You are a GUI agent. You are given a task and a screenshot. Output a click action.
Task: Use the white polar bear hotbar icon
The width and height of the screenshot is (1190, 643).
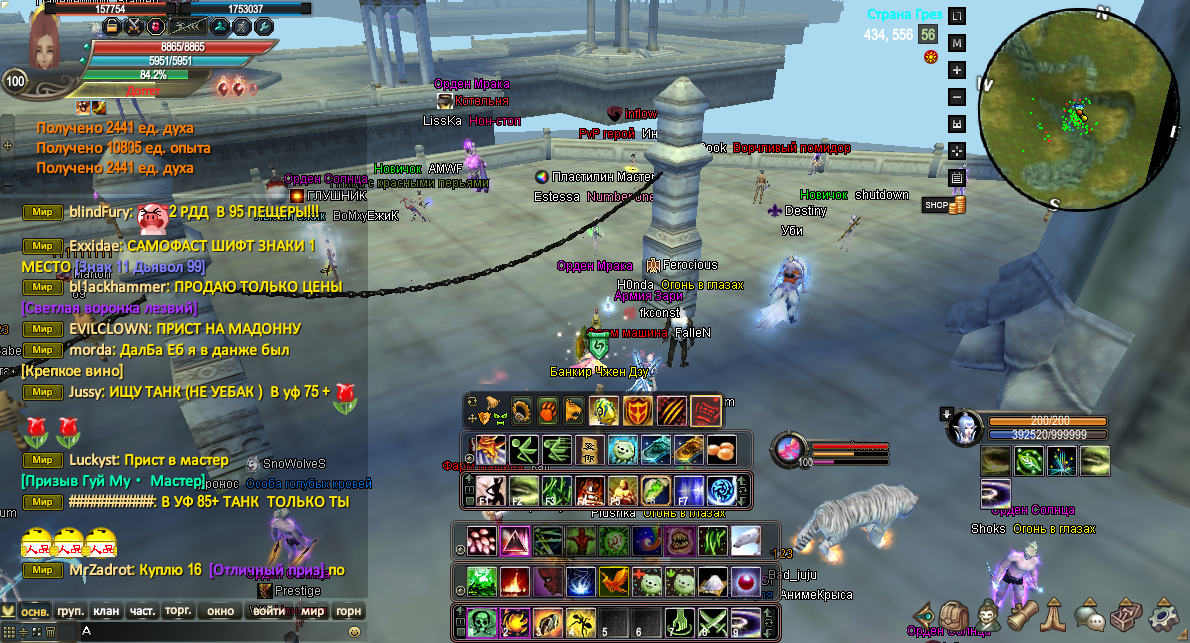pyautogui.click(x=745, y=541)
